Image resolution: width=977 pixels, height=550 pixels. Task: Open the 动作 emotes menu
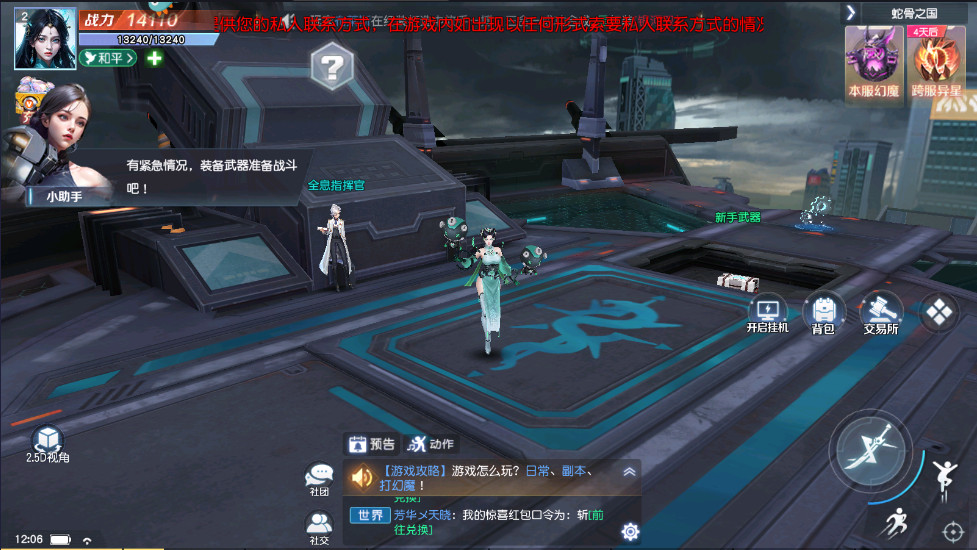(x=431, y=444)
